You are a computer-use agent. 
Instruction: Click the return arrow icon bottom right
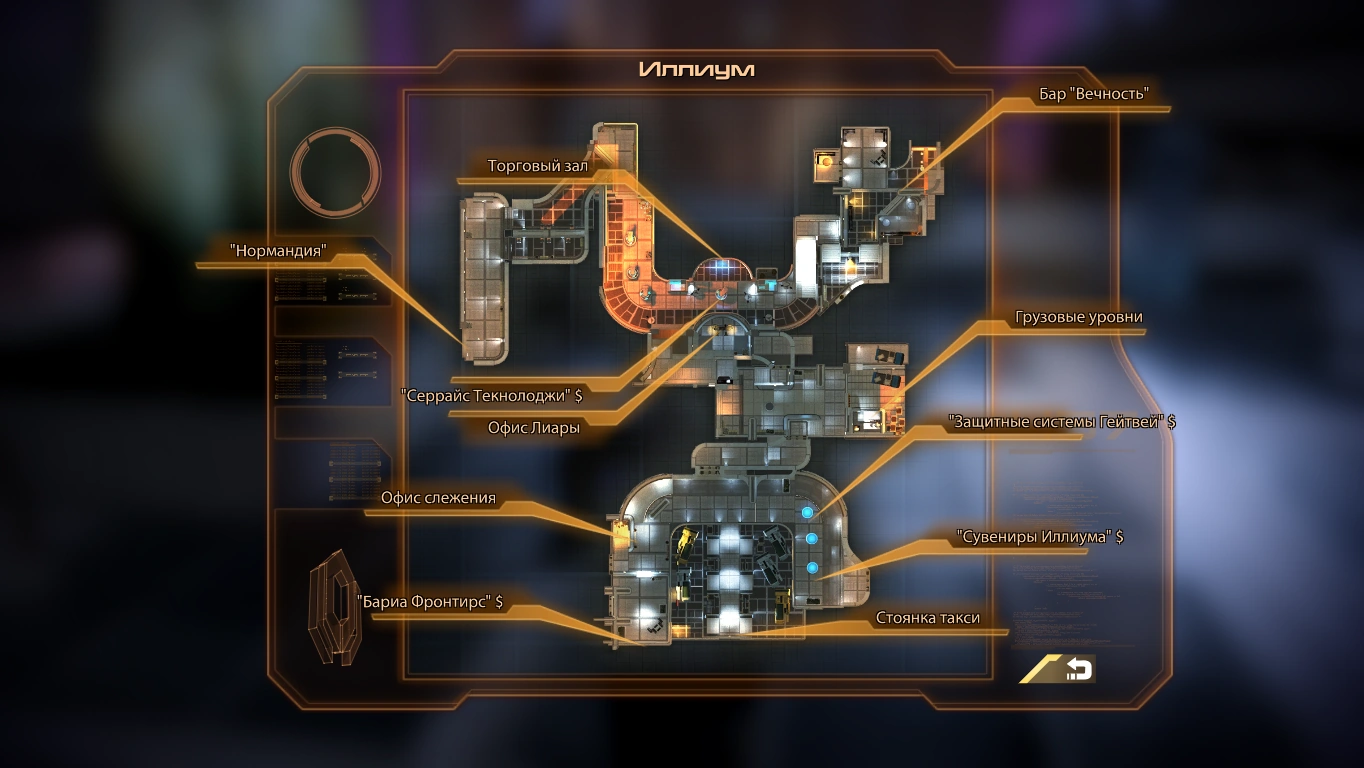(x=1080, y=669)
